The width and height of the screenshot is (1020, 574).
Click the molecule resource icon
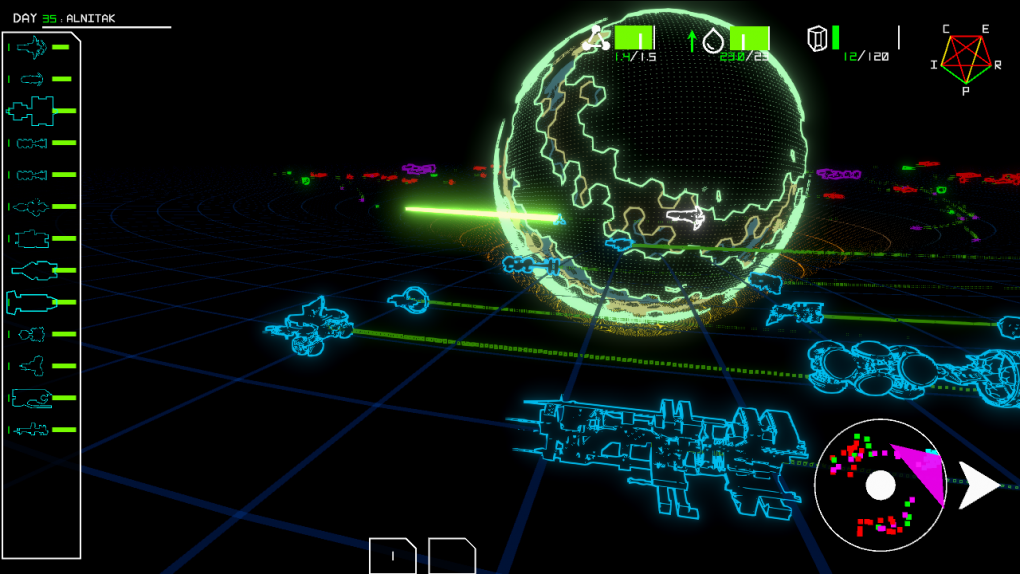pyautogui.click(x=596, y=39)
